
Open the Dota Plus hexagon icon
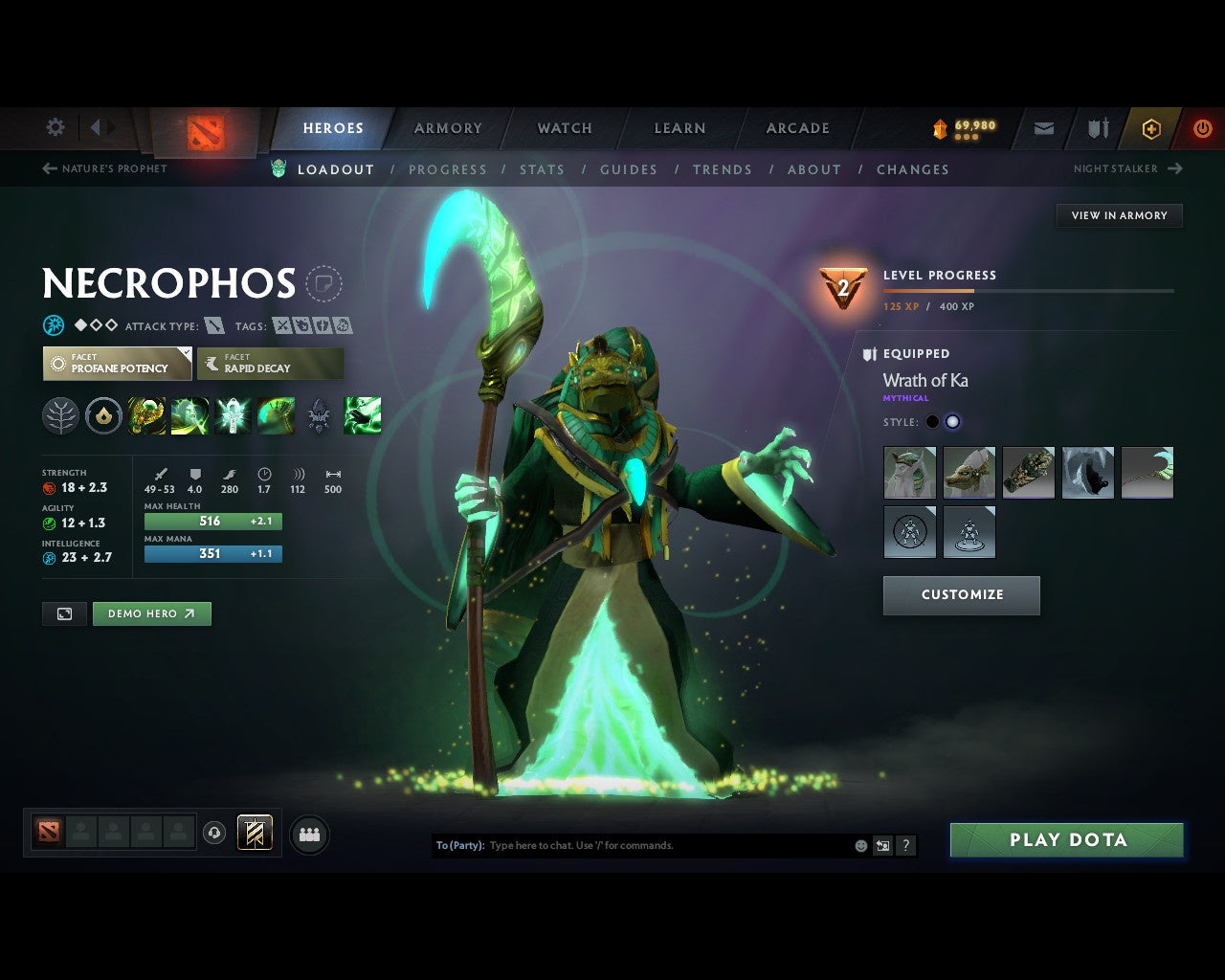coord(1150,128)
